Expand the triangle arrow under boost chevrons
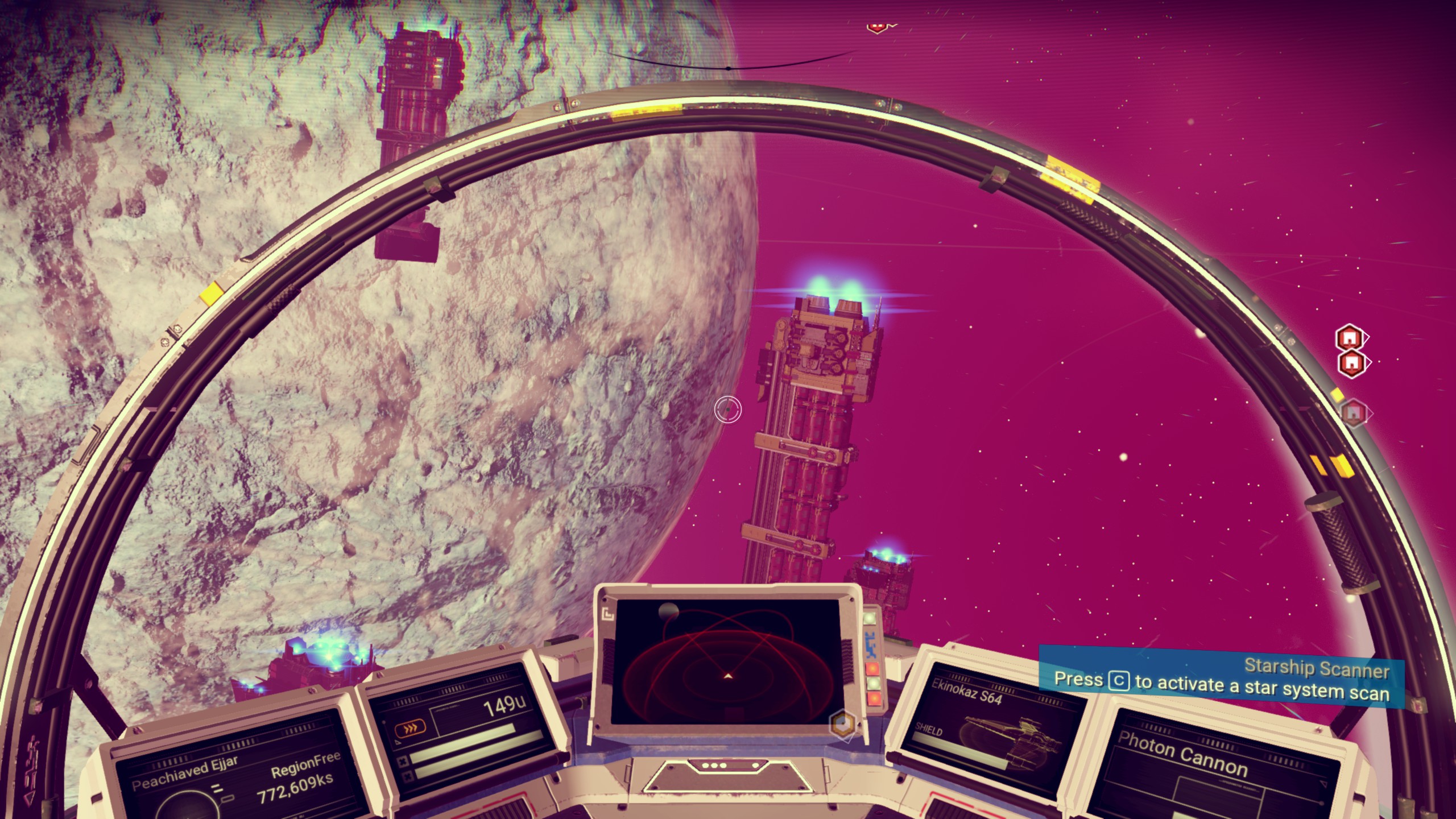The image size is (1456, 819). click(x=398, y=741)
